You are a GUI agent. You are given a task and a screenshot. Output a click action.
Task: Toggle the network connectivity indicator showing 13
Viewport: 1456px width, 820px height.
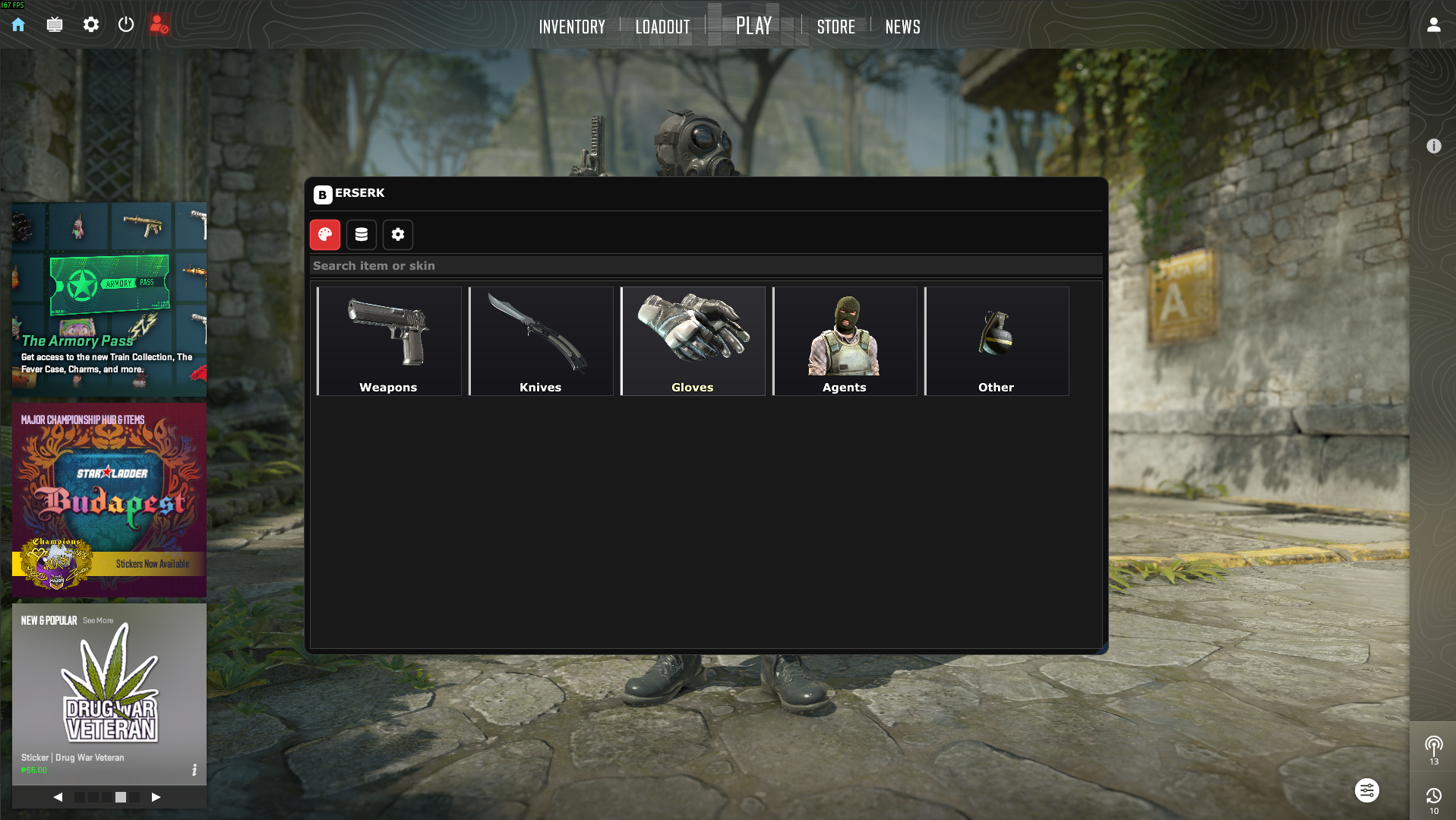pyautogui.click(x=1433, y=748)
